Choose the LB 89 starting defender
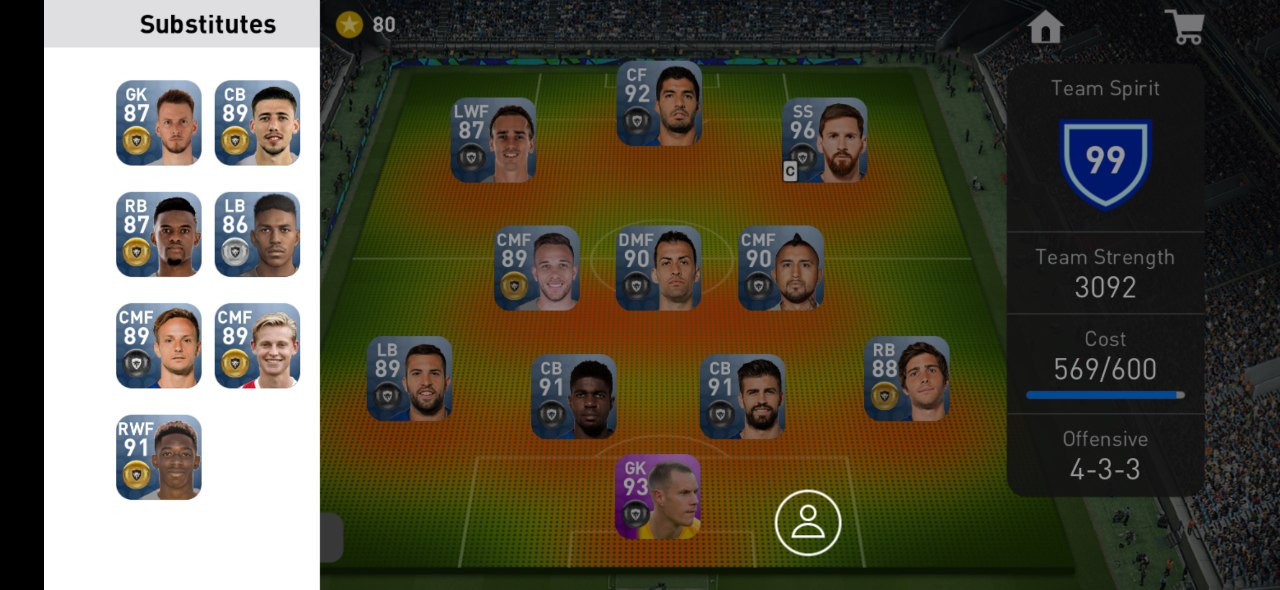Viewport: 1280px width, 590px height. tap(410, 378)
